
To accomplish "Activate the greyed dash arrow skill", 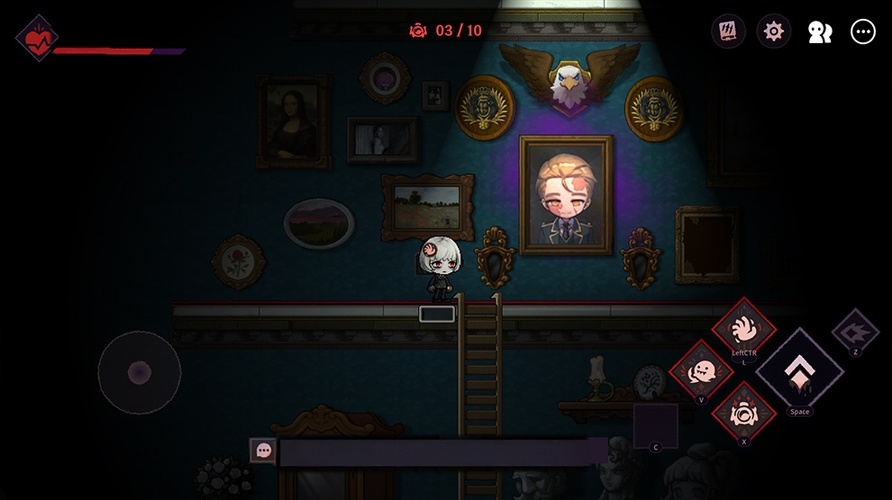I will (855, 331).
